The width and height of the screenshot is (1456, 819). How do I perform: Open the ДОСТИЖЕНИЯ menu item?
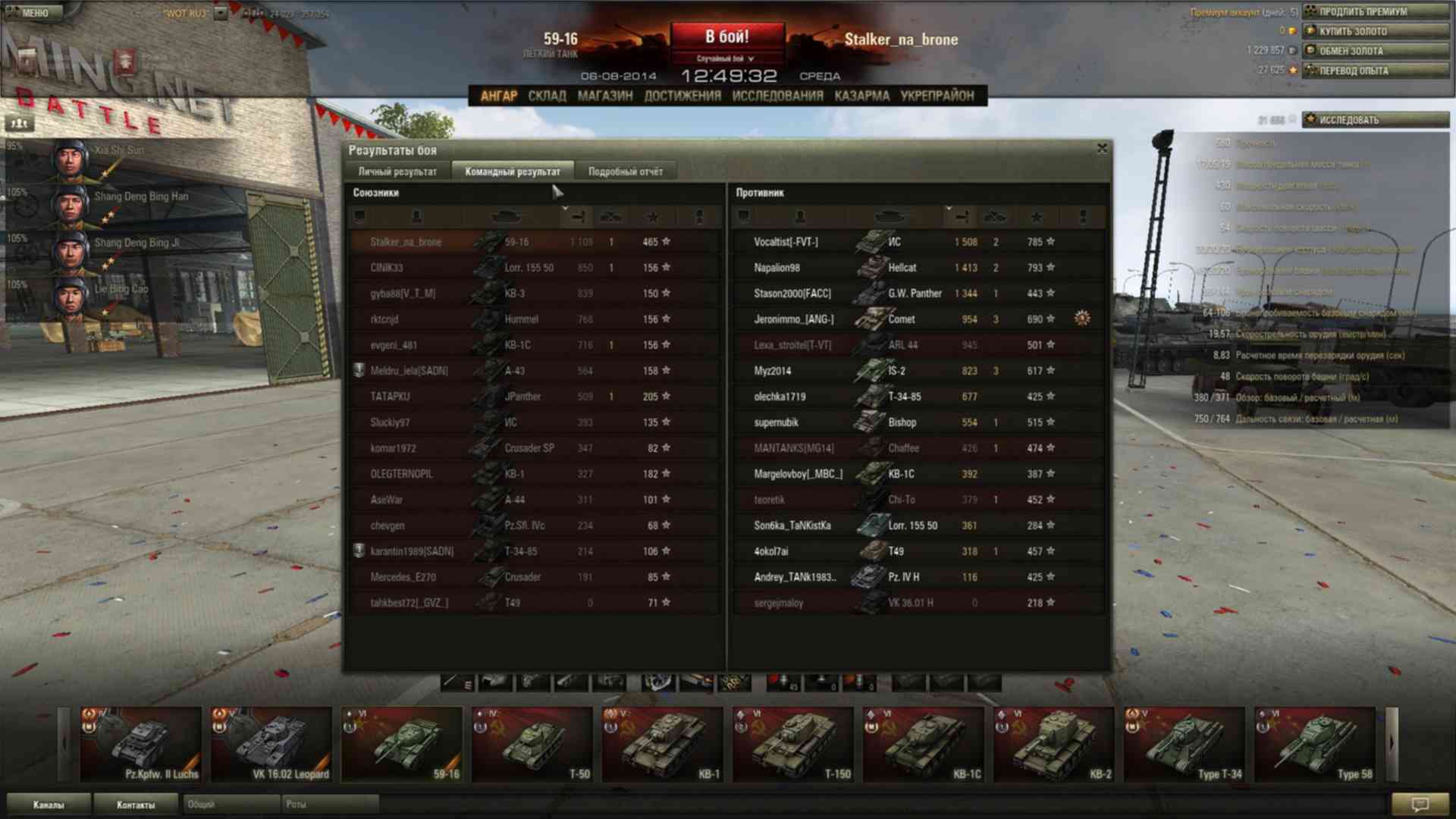[x=682, y=96]
